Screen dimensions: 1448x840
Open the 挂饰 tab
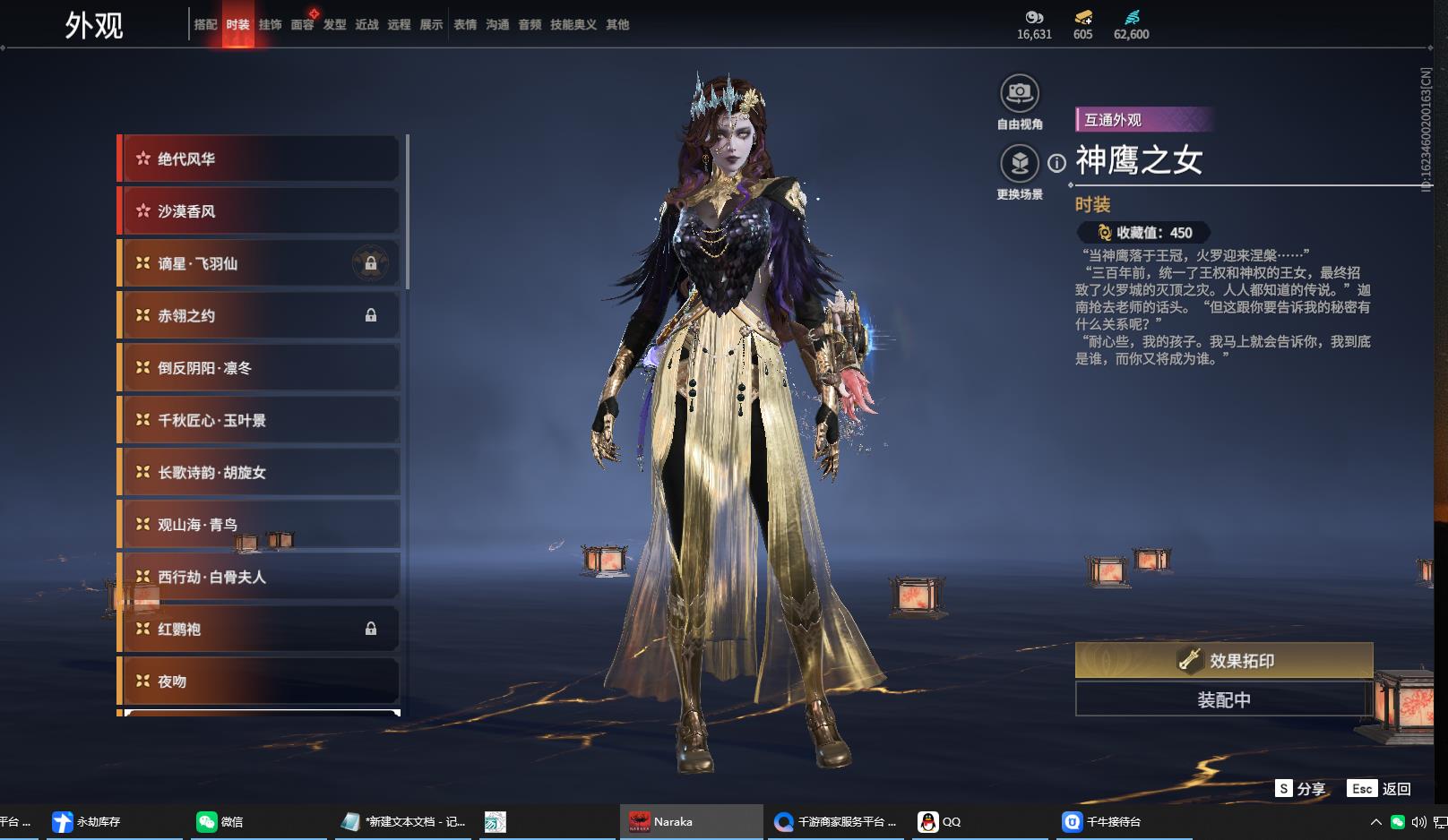(270, 25)
